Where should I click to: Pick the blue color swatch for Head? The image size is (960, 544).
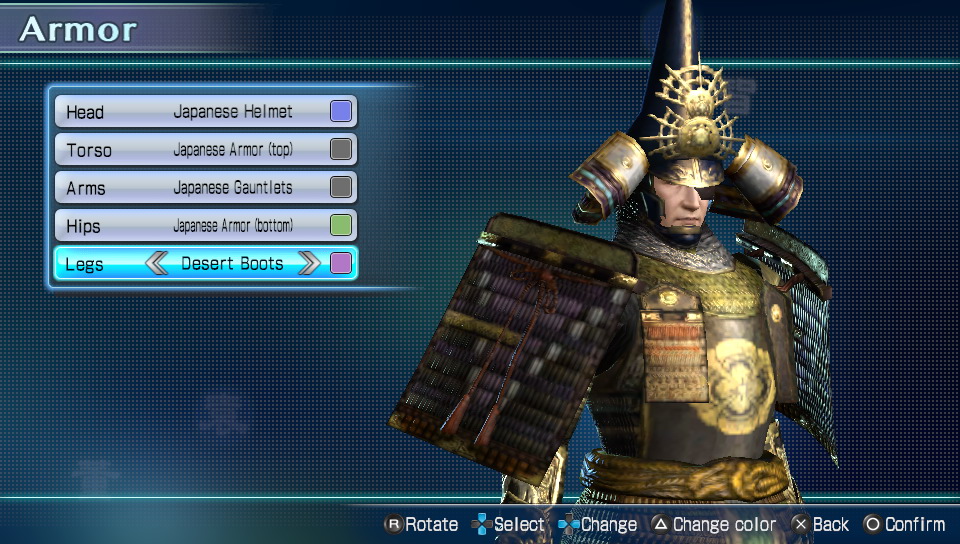[x=341, y=112]
